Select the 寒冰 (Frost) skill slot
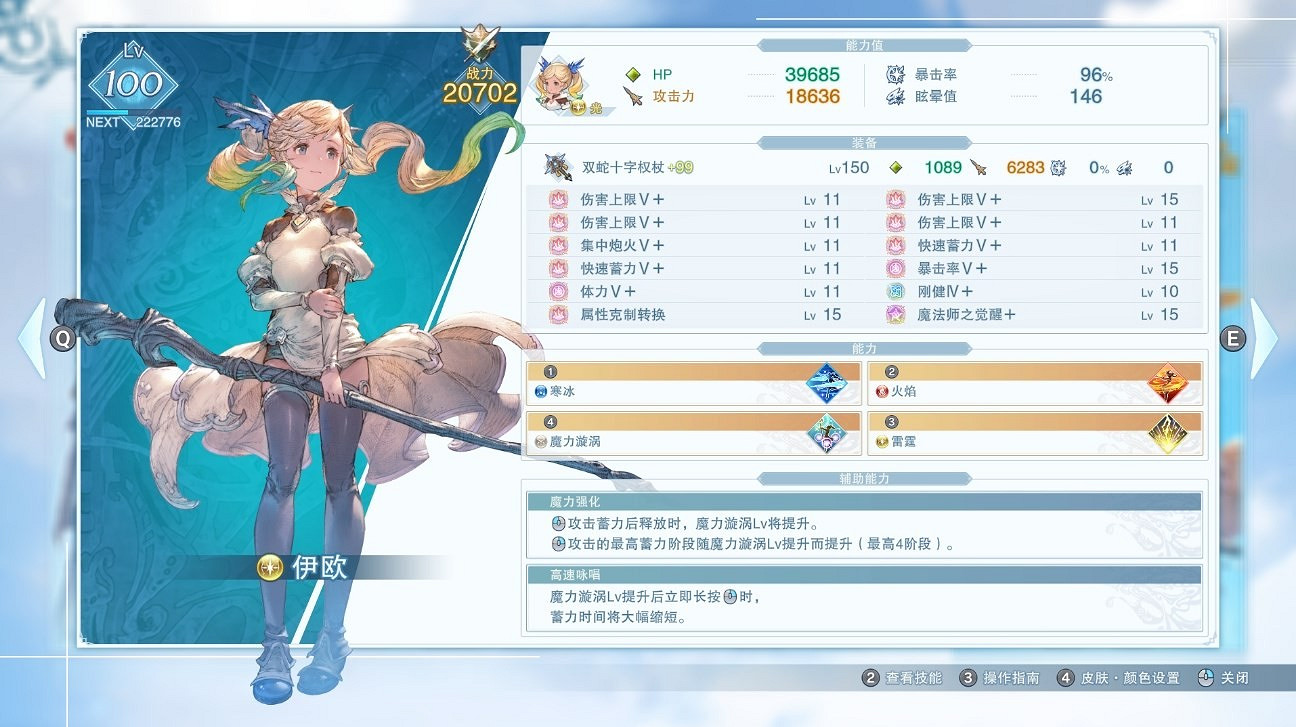This screenshot has height=727, width=1296. (694, 380)
